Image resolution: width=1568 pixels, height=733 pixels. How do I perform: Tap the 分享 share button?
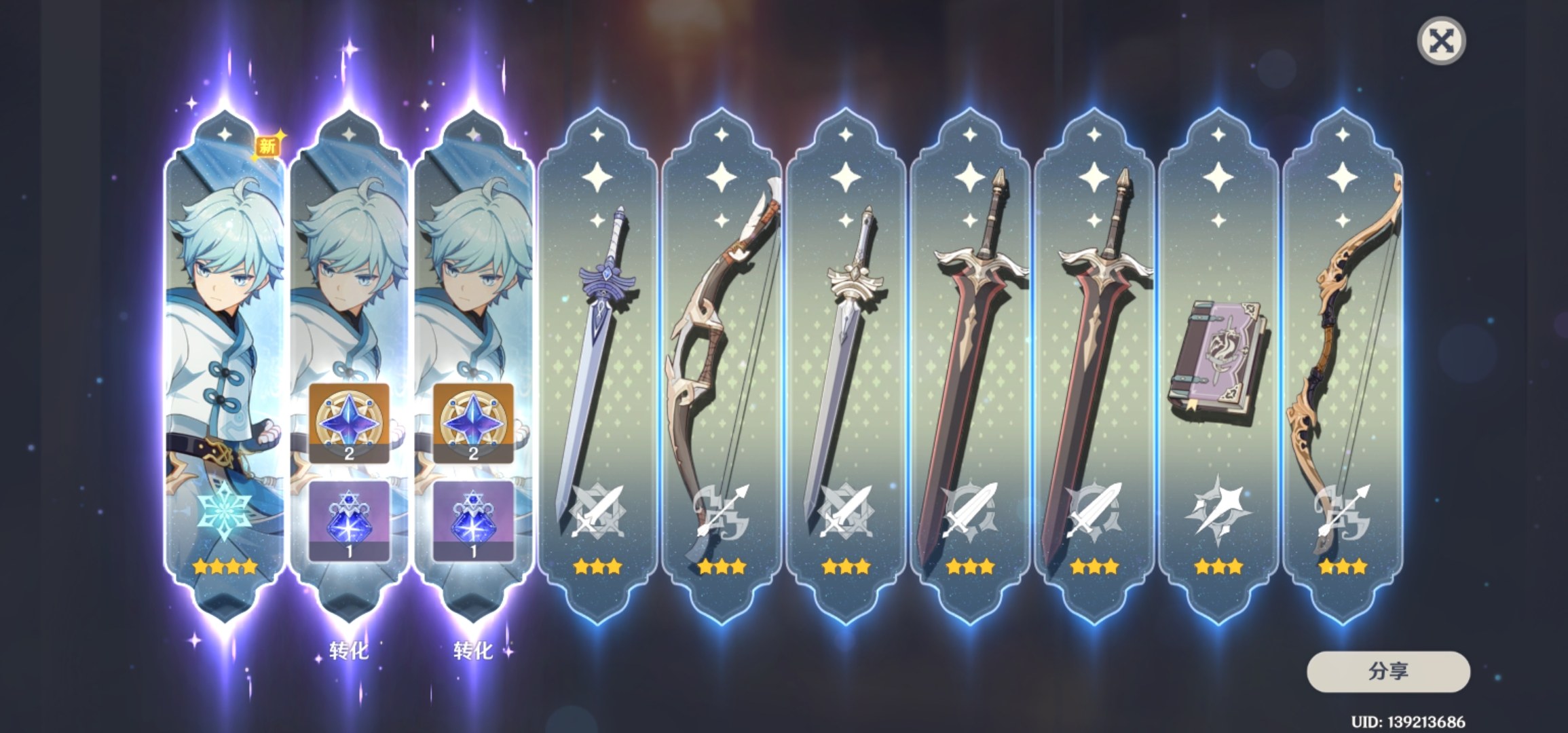[x=1388, y=671]
